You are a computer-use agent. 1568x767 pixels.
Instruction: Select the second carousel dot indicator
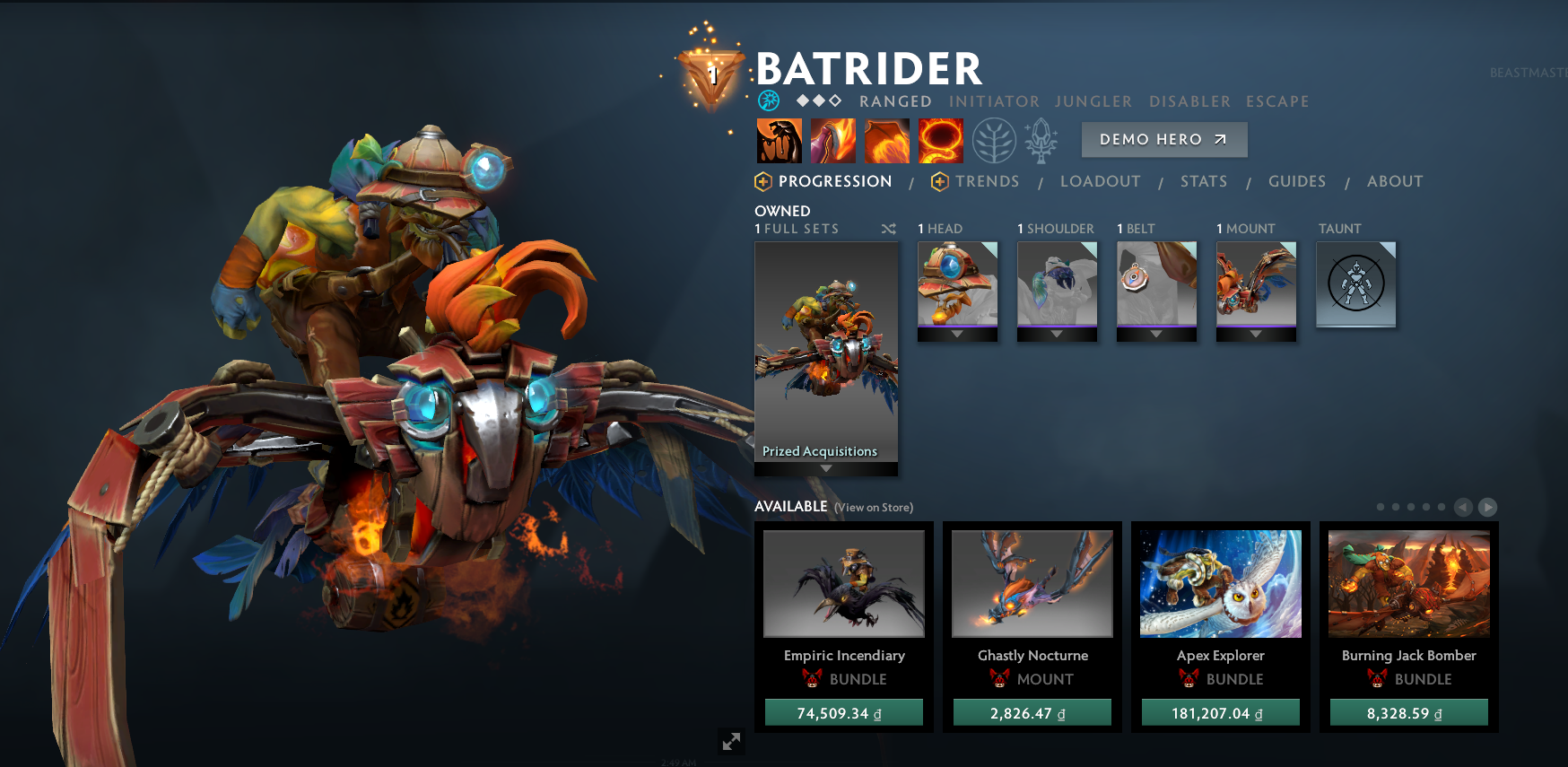pyautogui.click(x=1395, y=507)
